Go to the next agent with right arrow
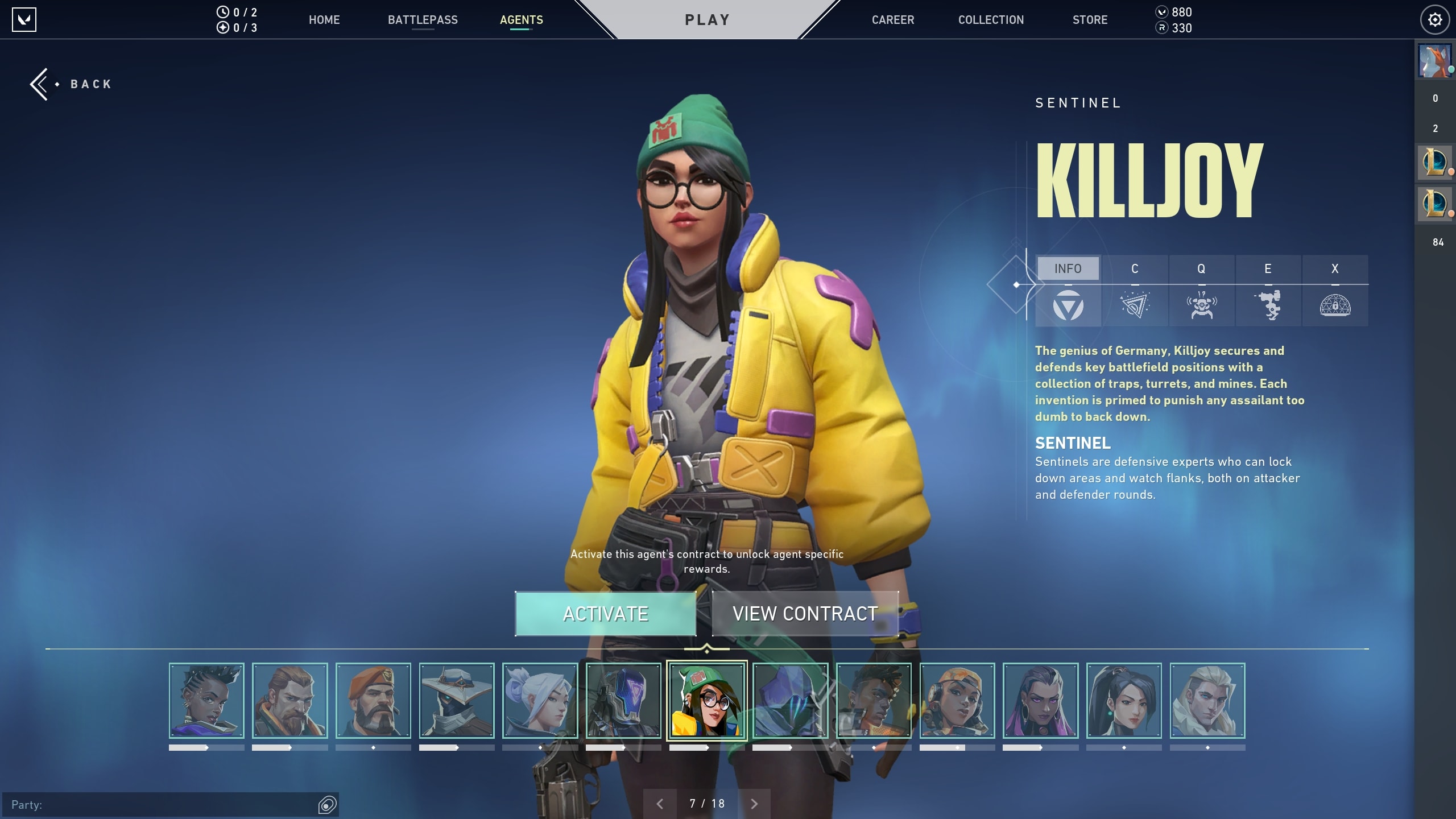The height and width of the screenshot is (819, 1456). click(754, 804)
